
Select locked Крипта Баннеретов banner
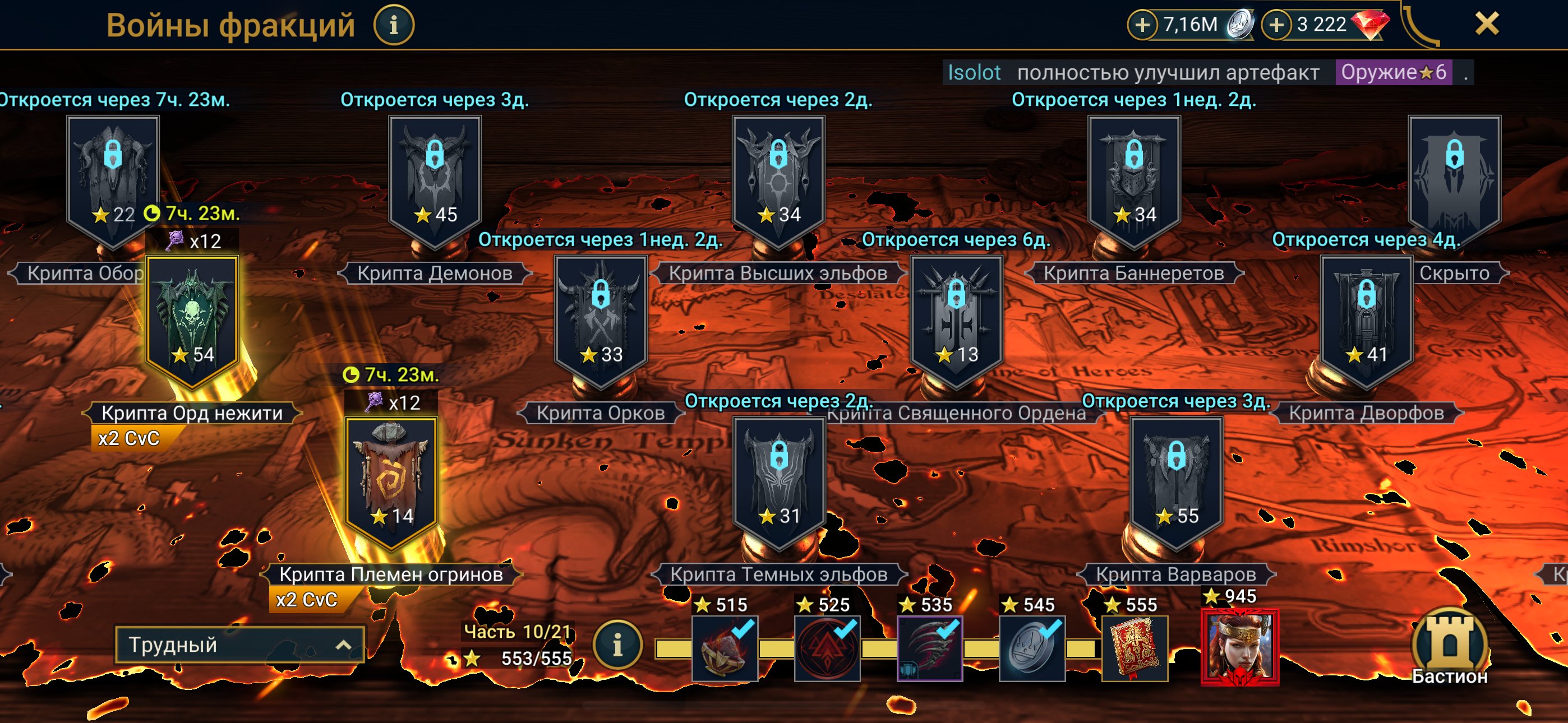pyautogui.click(x=1133, y=179)
